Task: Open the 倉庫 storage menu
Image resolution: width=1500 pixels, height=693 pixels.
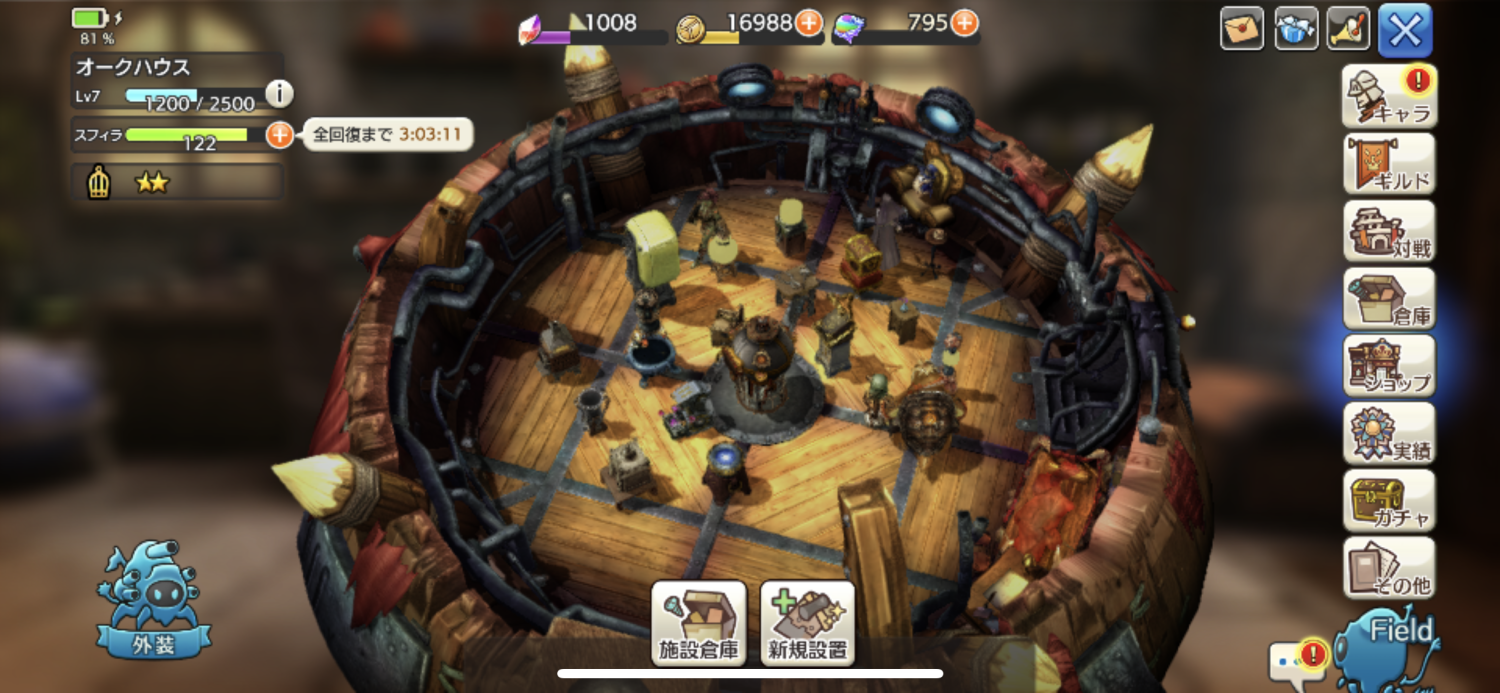Action: tap(1389, 298)
